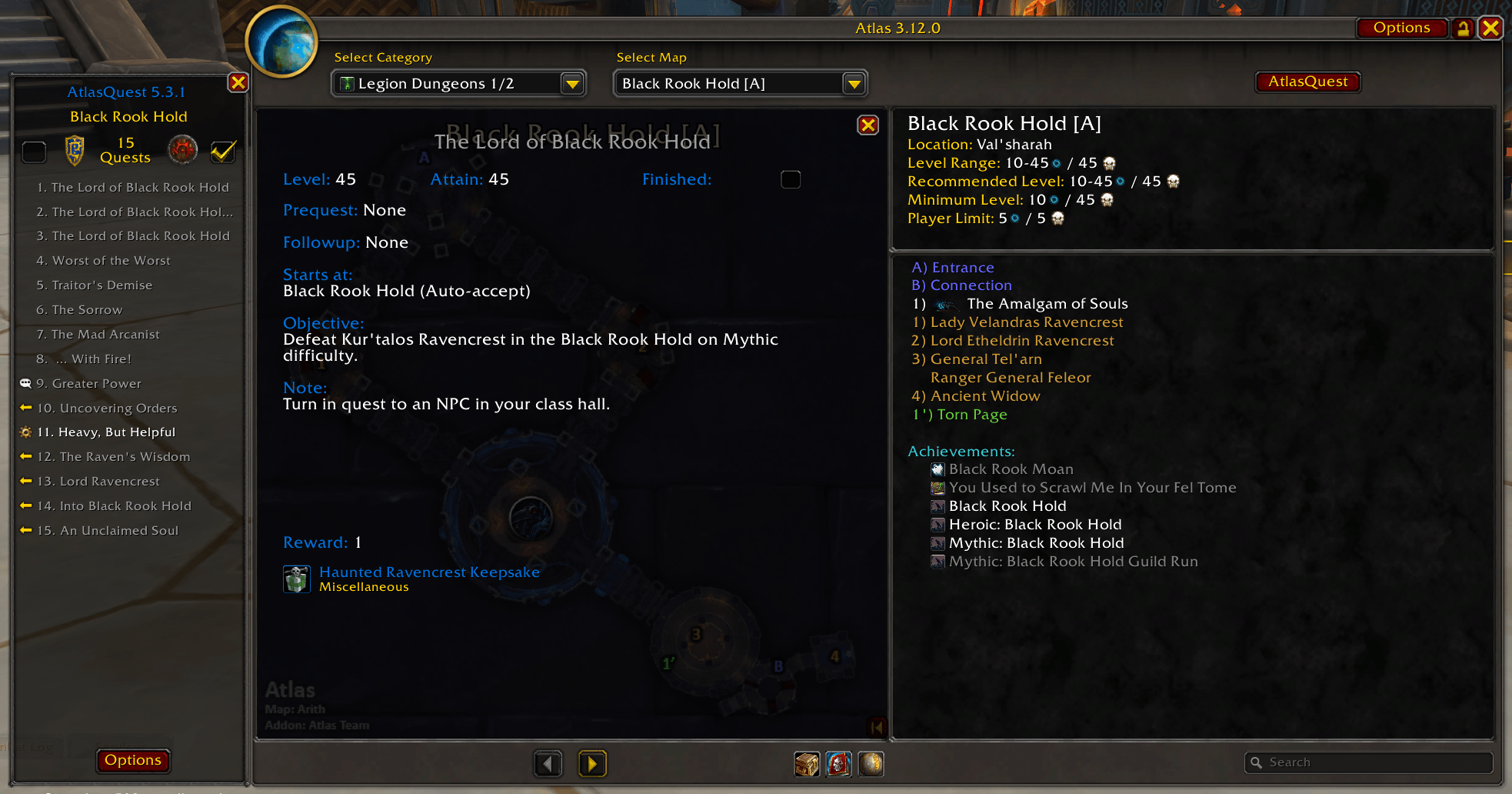Select the Traitor's Demise quest
Viewport: 1512px width, 794px height.
(x=102, y=285)
